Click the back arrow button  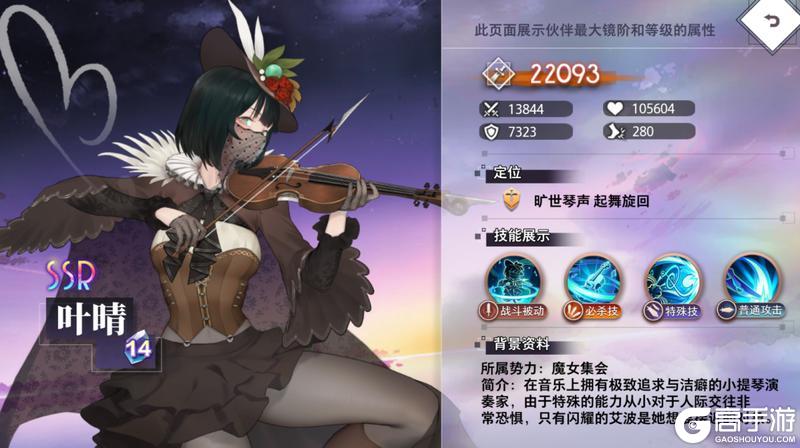[x=768, y=21]
